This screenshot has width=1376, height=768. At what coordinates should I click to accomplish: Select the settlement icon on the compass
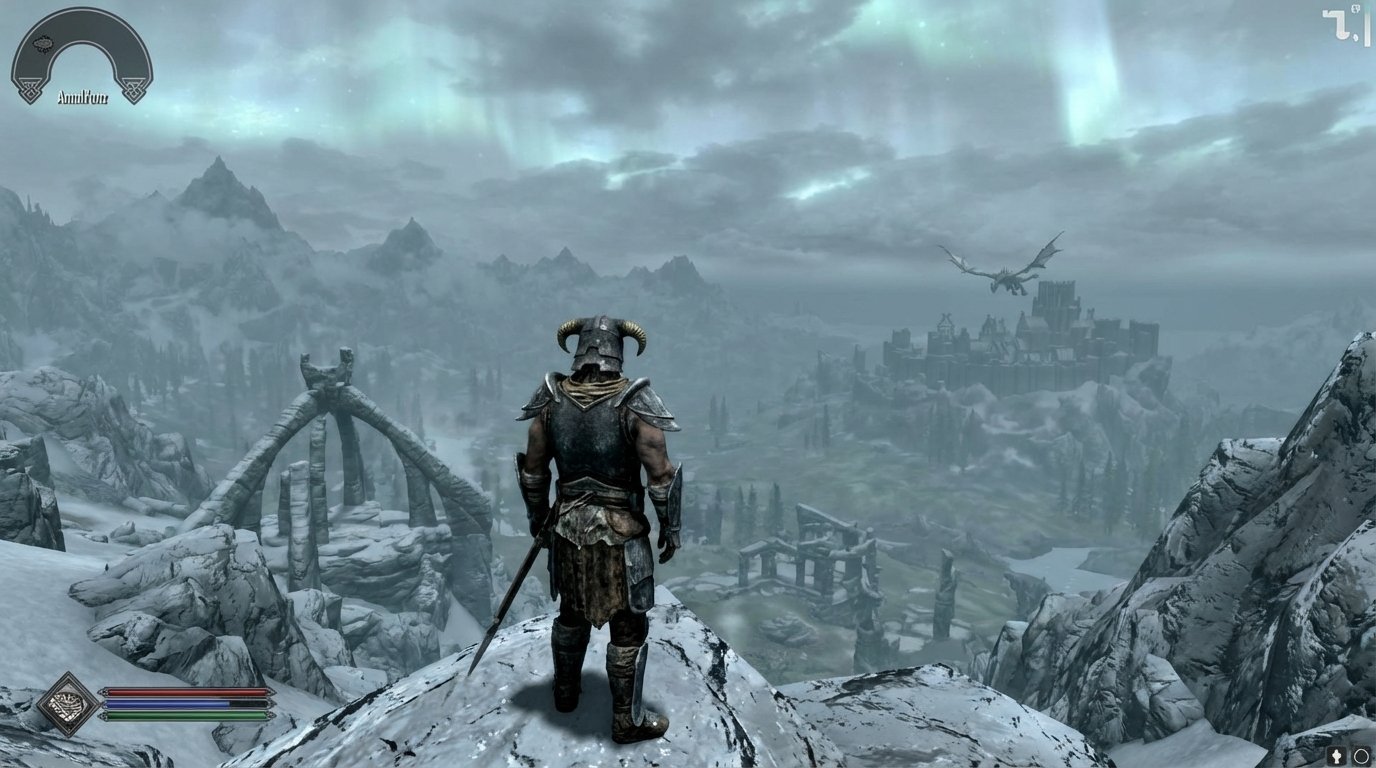click(43, 43)
